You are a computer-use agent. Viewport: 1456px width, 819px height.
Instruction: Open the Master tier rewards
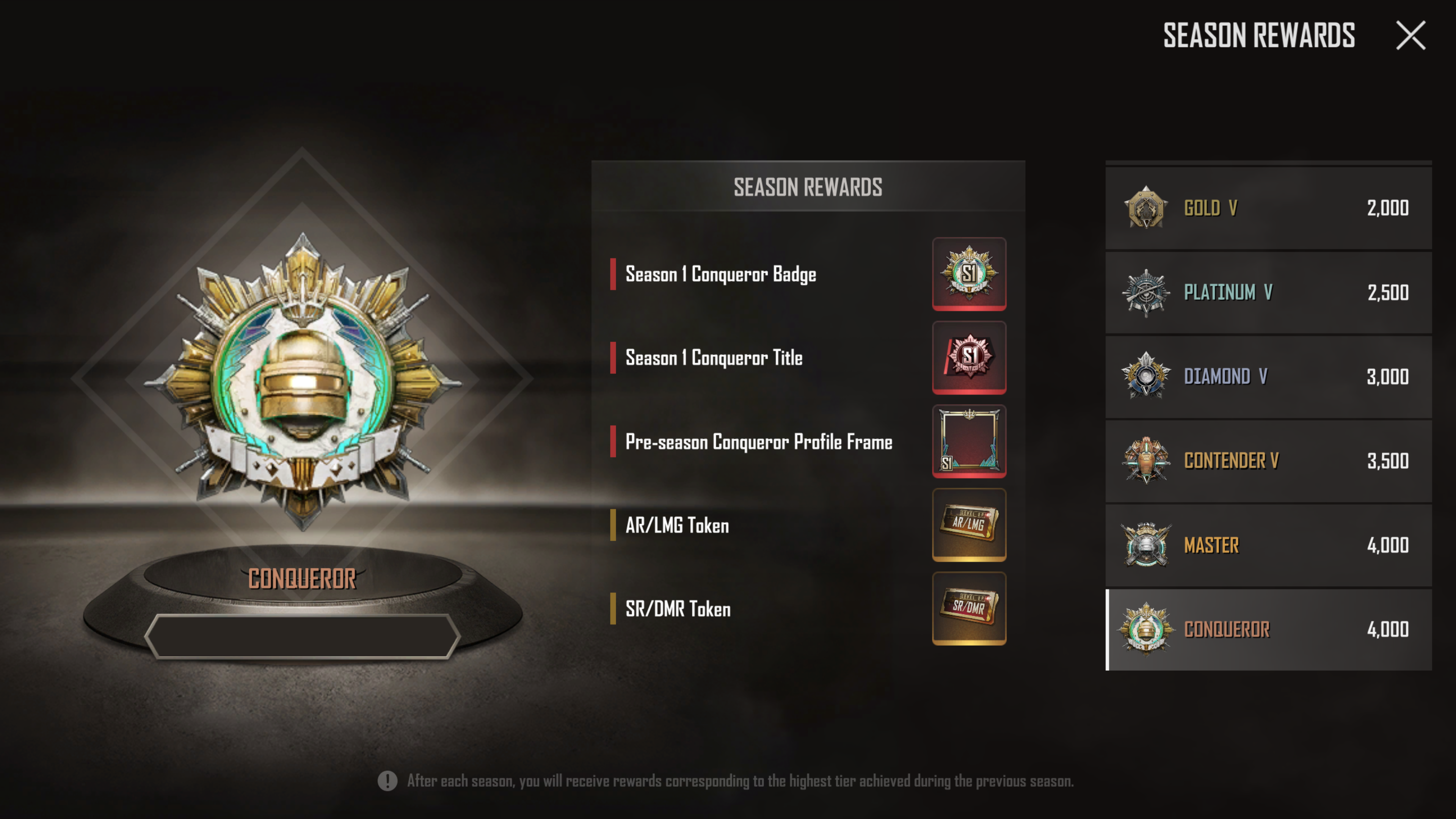pyautogui.click(x=1268, y=545)
